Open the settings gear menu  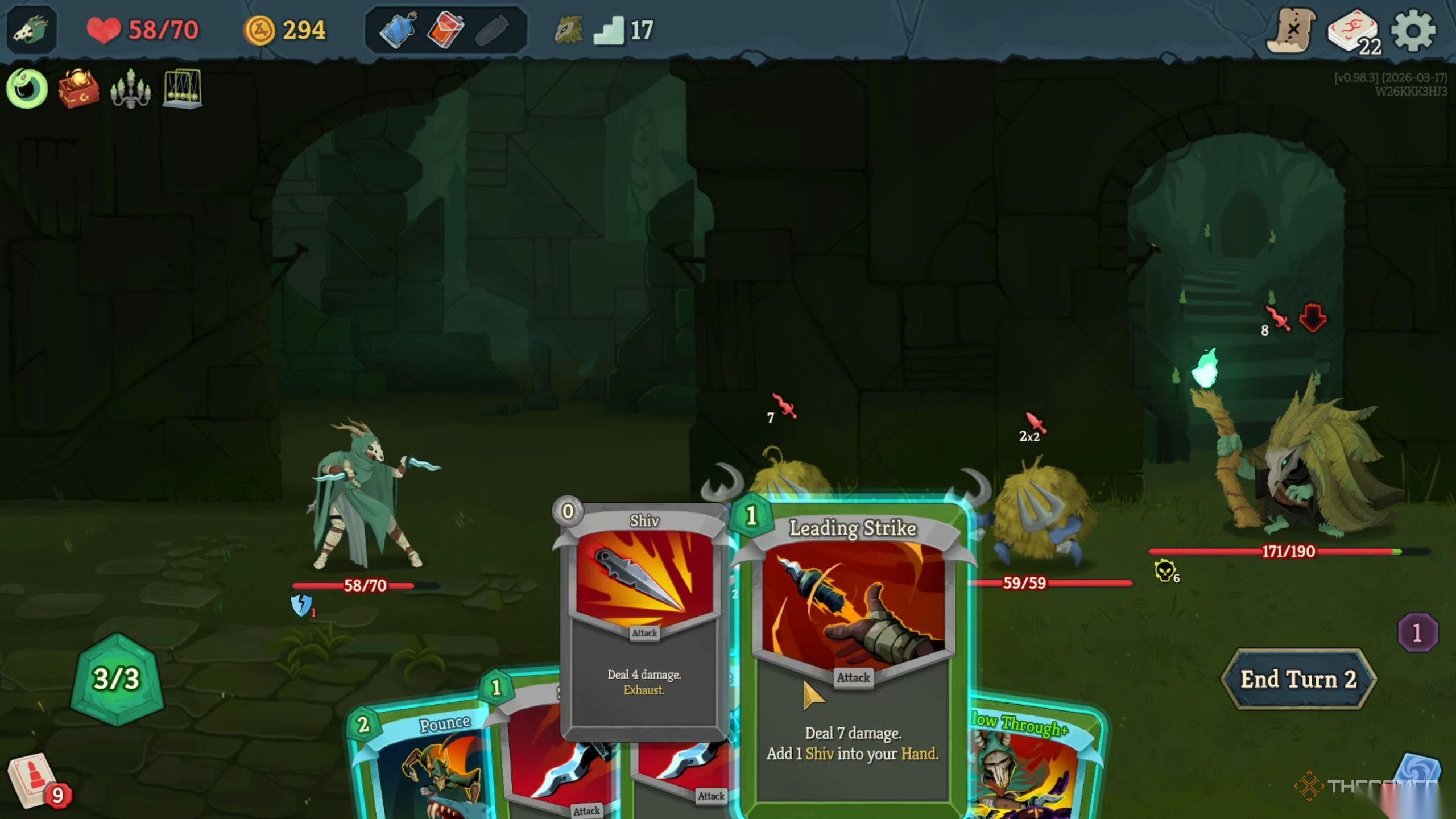click(1413, 31)
